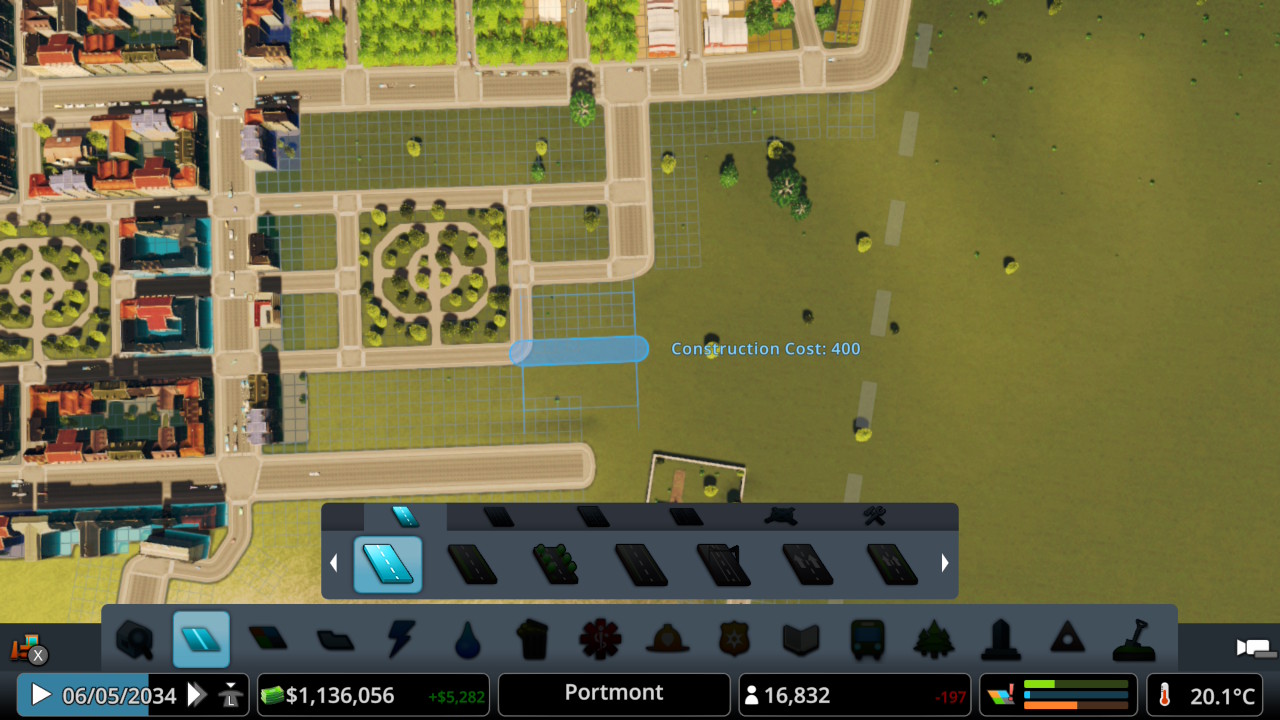
Task: Expand more roads with the right arrow
Action: click(x=944, y=562)
